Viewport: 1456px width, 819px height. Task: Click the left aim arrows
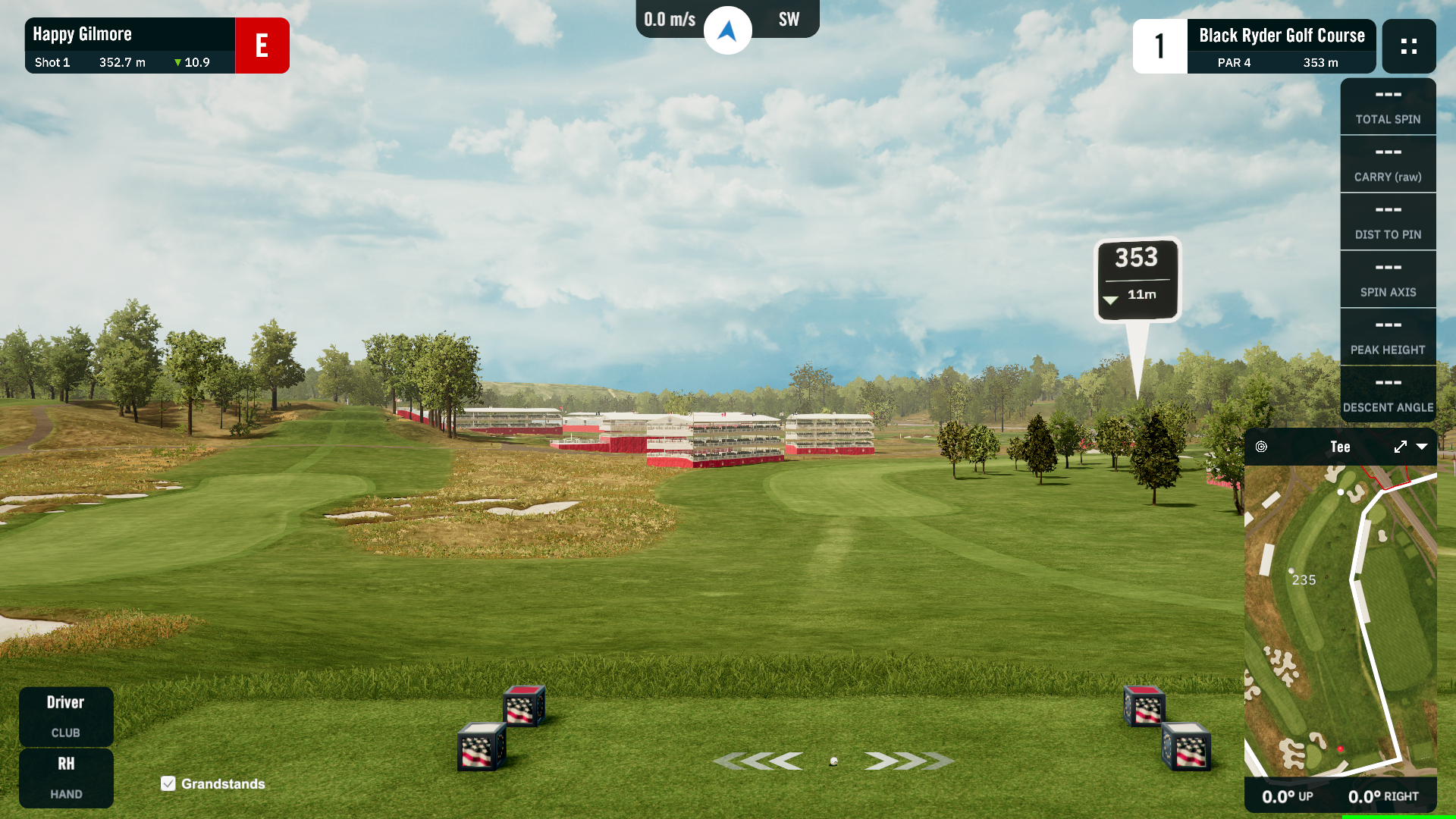point(758,761)
